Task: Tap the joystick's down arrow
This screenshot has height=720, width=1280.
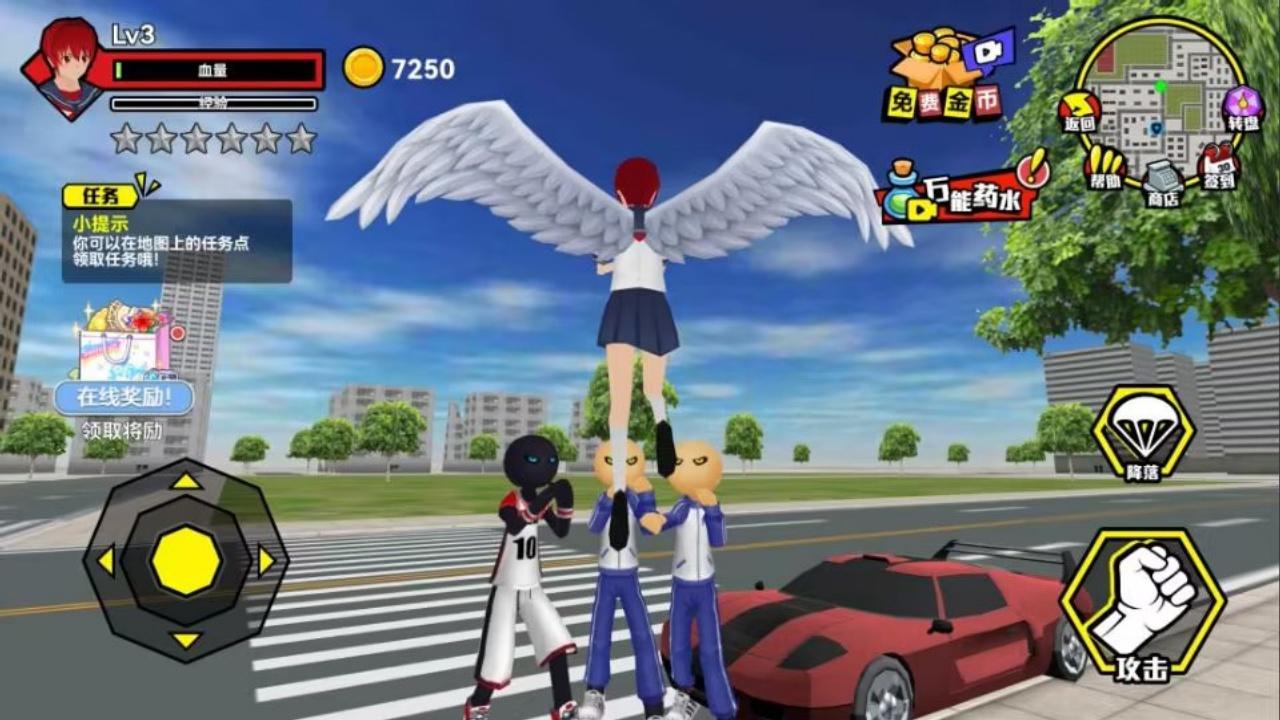Action: tap(185, 640)
